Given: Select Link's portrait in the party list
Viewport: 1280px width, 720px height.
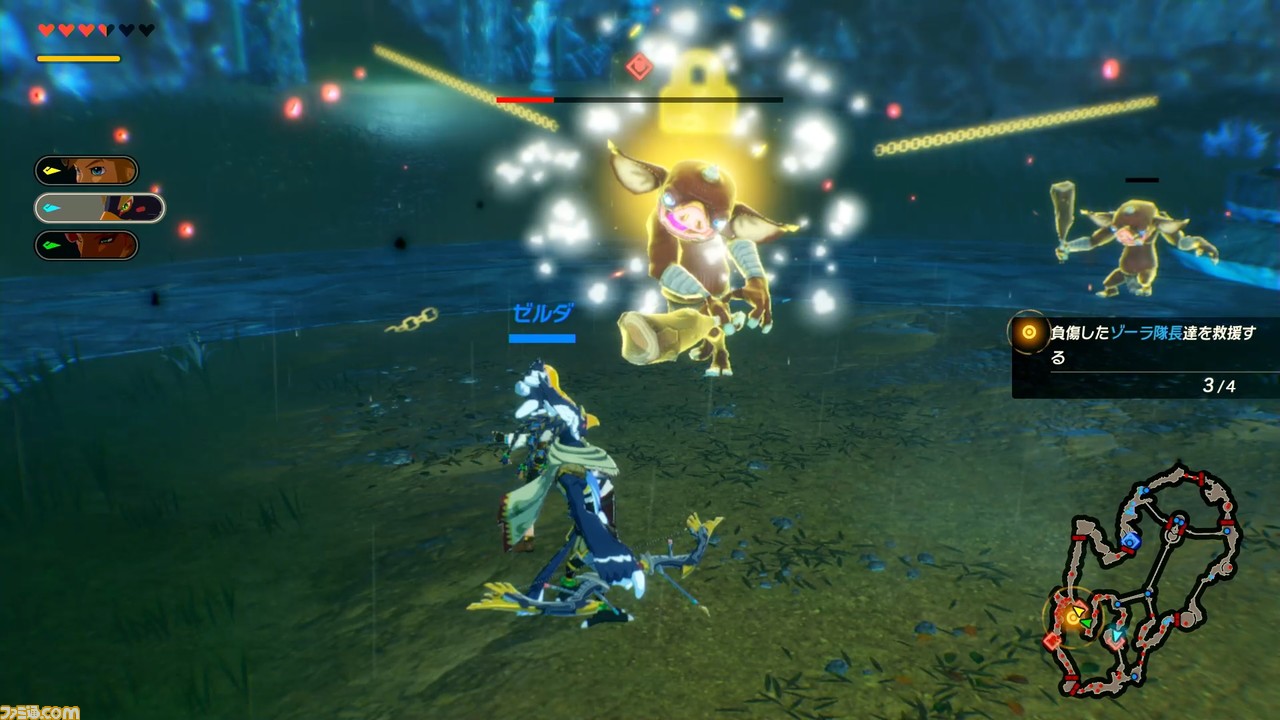Looking at the screenshot, I should pyautogui.click(x=87, y=170).
